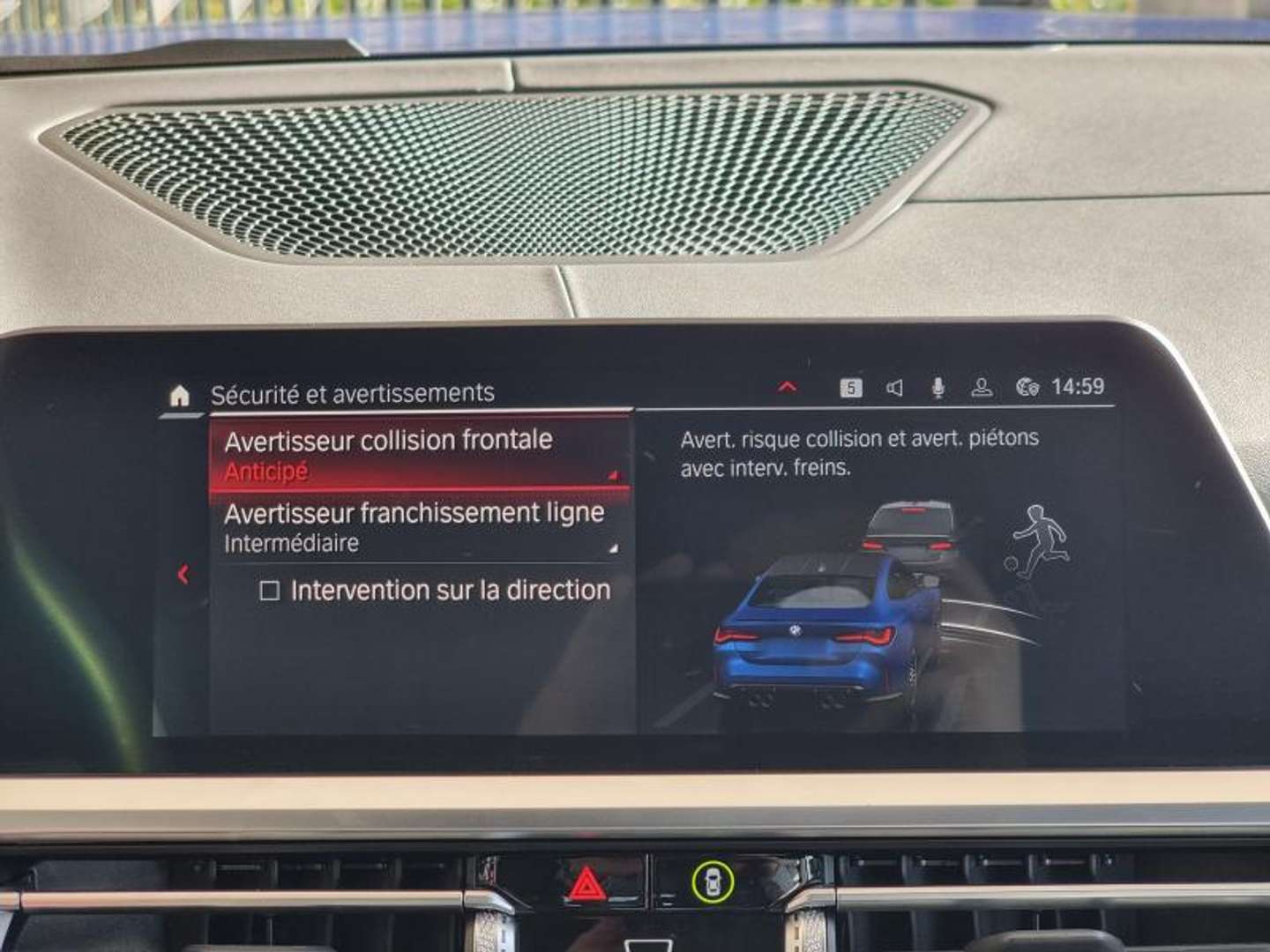Activate the voice control microphone icon
Screen dimensions: 1270x952
coord(937,388)
